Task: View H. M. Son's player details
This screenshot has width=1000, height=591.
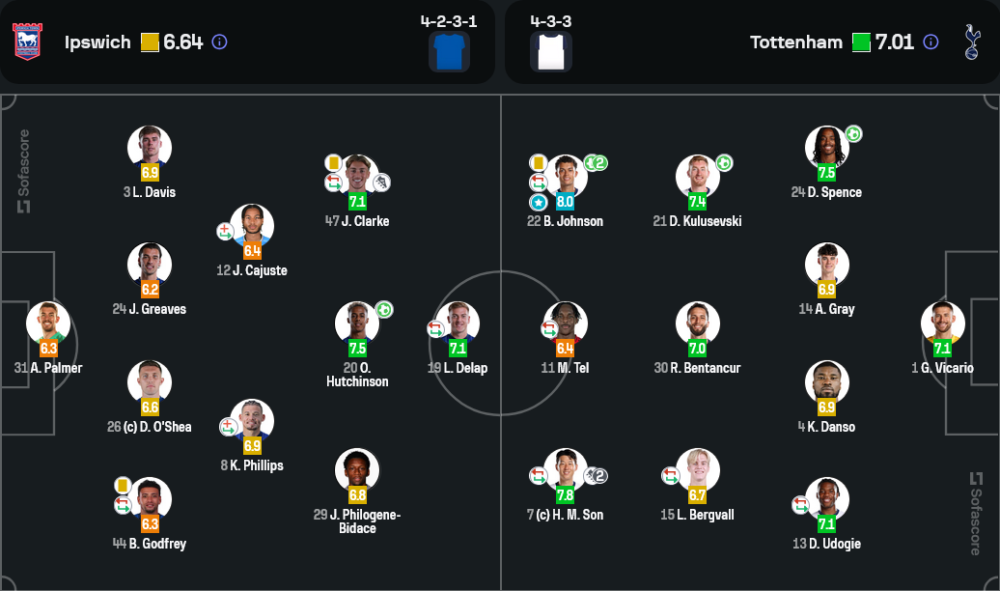Action: [x=565, y=470]
